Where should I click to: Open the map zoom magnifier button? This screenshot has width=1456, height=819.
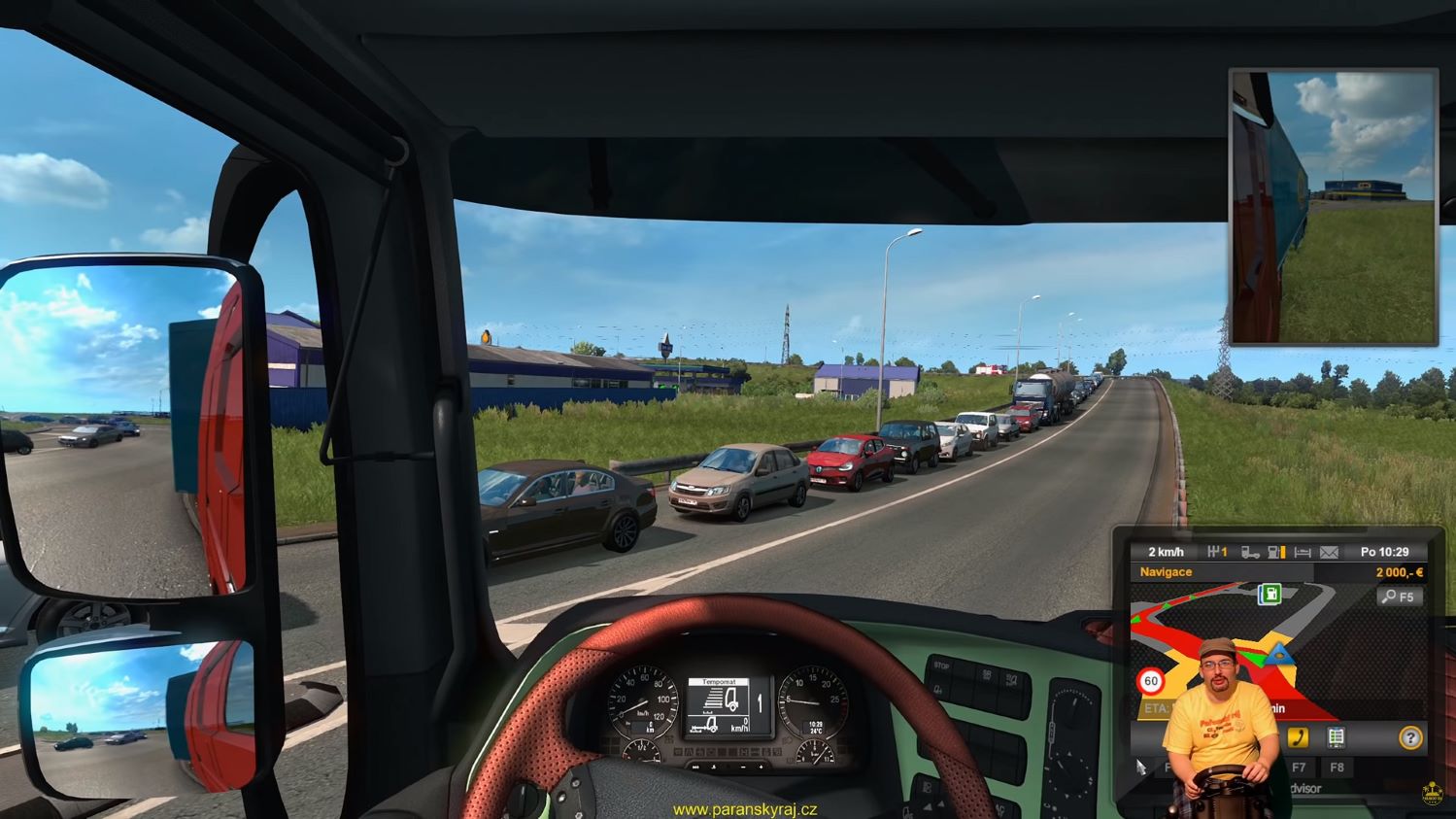click(1399, 597)
